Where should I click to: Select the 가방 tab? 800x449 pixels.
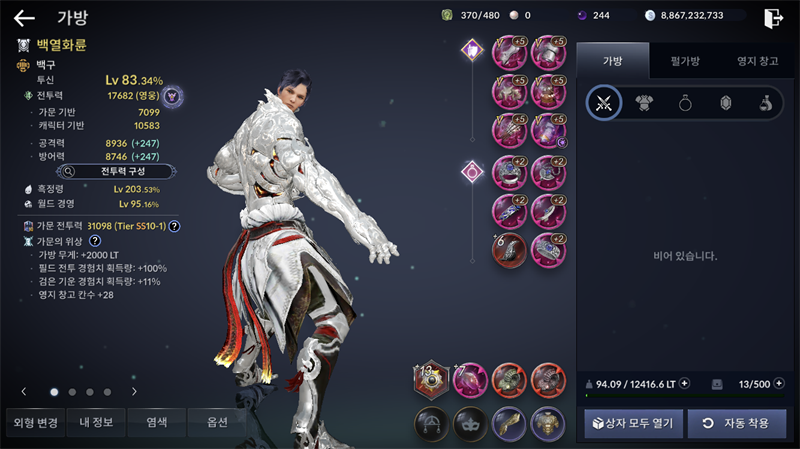click(x=612, y=62)
